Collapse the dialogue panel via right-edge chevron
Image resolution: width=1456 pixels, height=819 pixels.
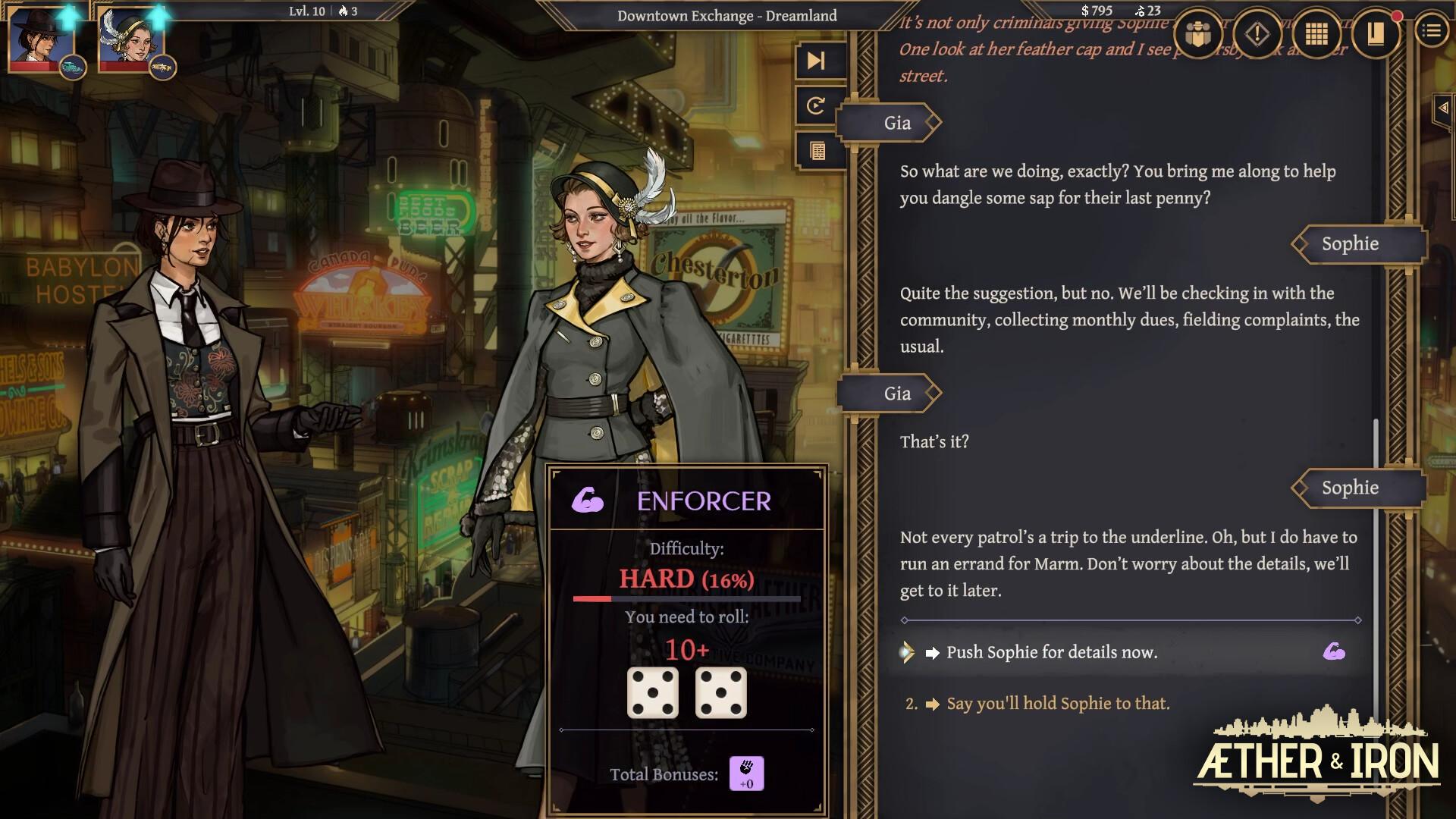coord(1443,108)
